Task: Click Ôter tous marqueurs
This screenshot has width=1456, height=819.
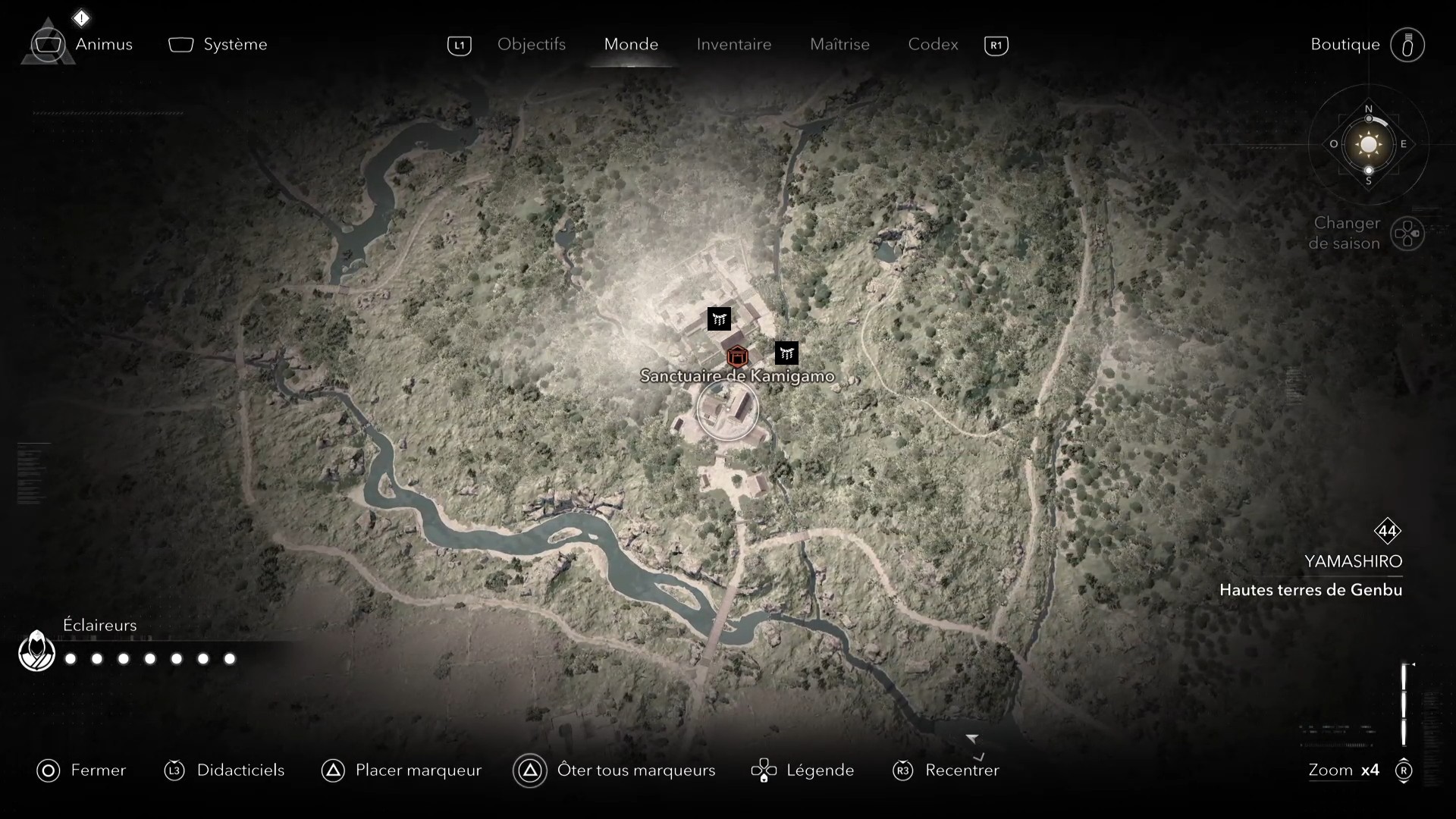Action: [531, 770]
